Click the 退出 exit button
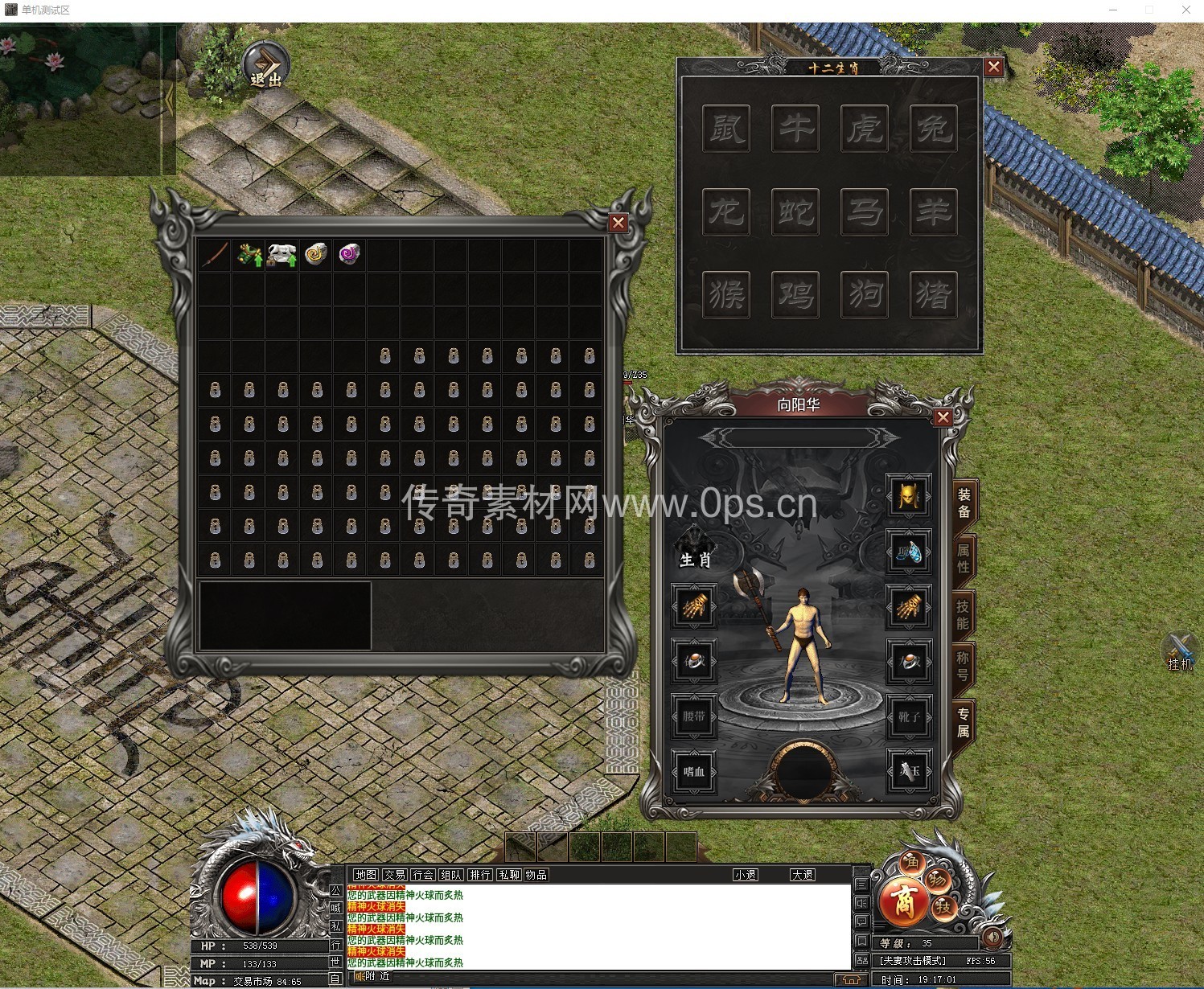Viewport: 1204px width, 989px height. click(x=266, y=66)
